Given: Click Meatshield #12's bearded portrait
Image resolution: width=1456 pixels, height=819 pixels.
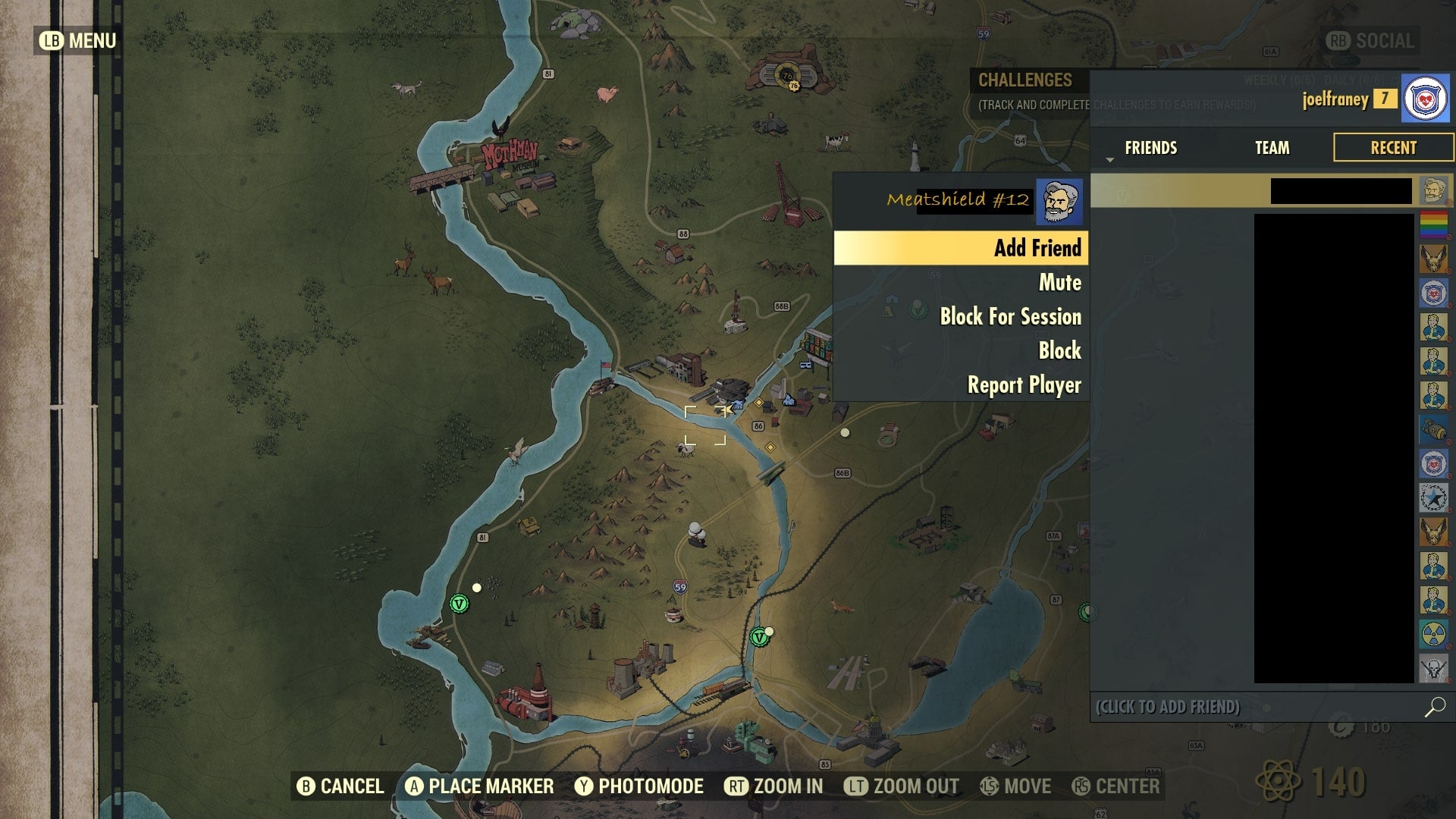Looking at the screenshot, I should point(1059,201).
